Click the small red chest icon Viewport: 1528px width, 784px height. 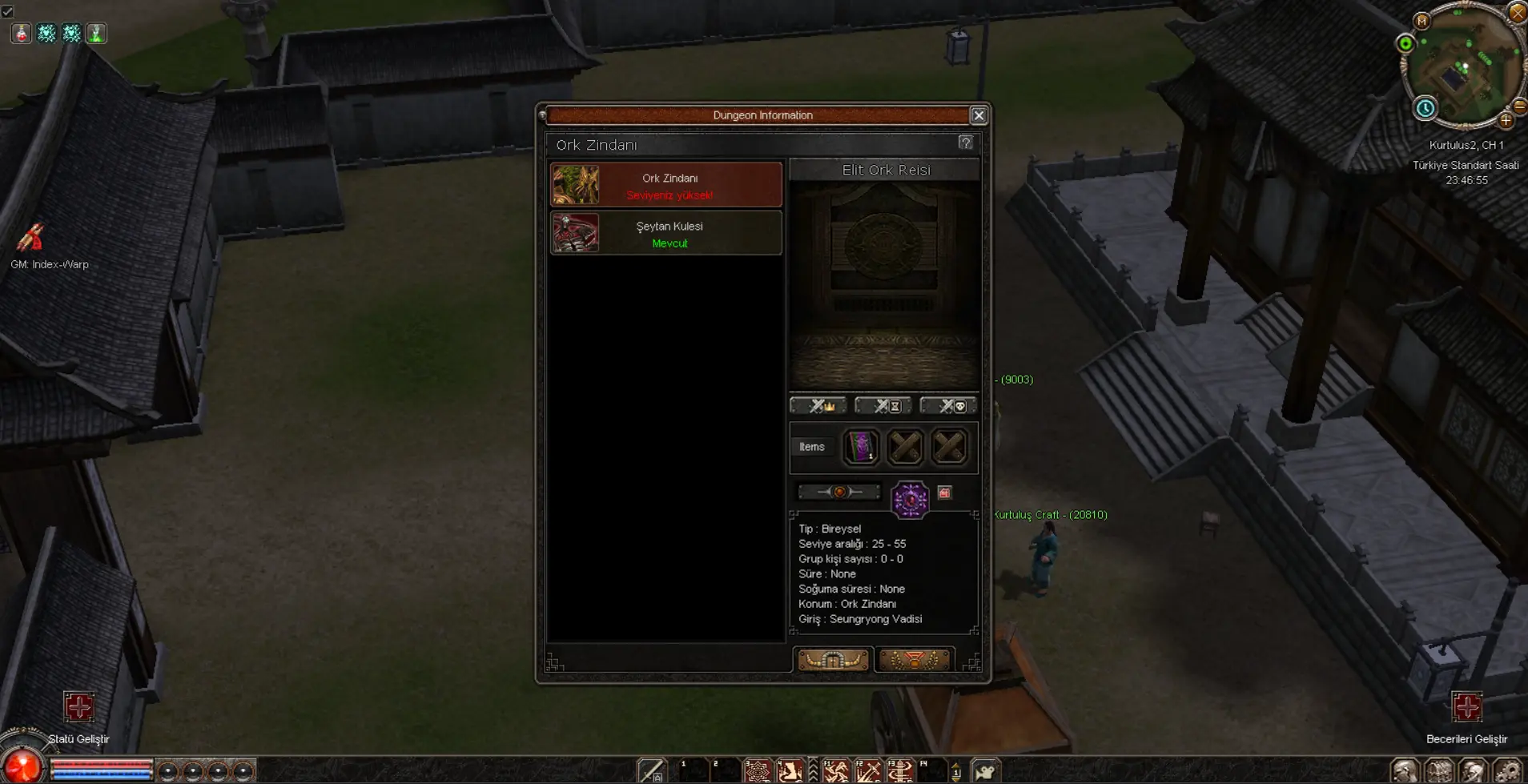(945, 493)
